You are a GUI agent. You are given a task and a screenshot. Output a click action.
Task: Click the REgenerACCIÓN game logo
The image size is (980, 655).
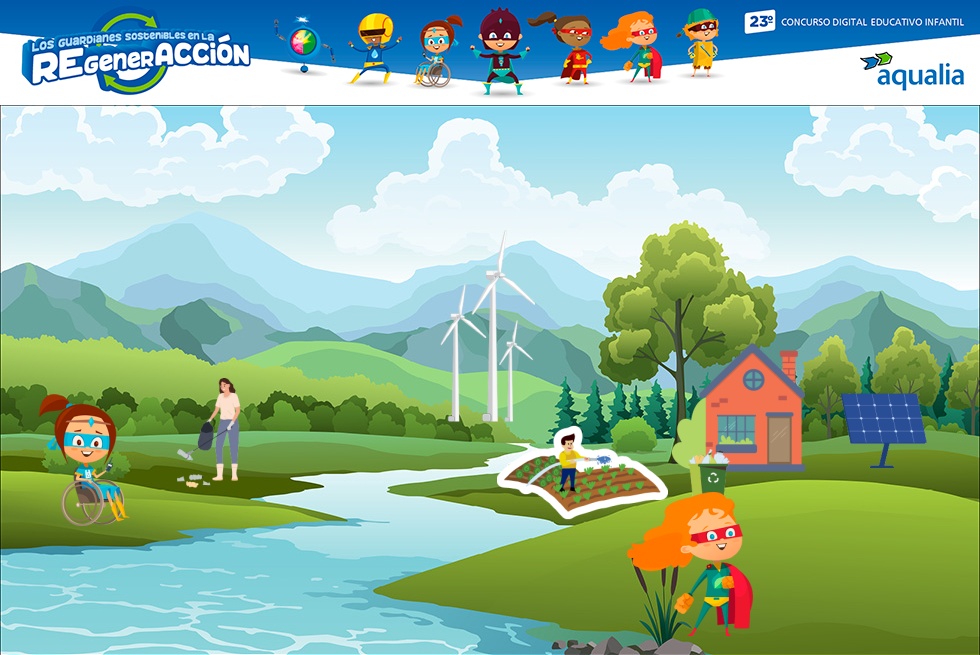pyautogui.click(x=136, y=54)
